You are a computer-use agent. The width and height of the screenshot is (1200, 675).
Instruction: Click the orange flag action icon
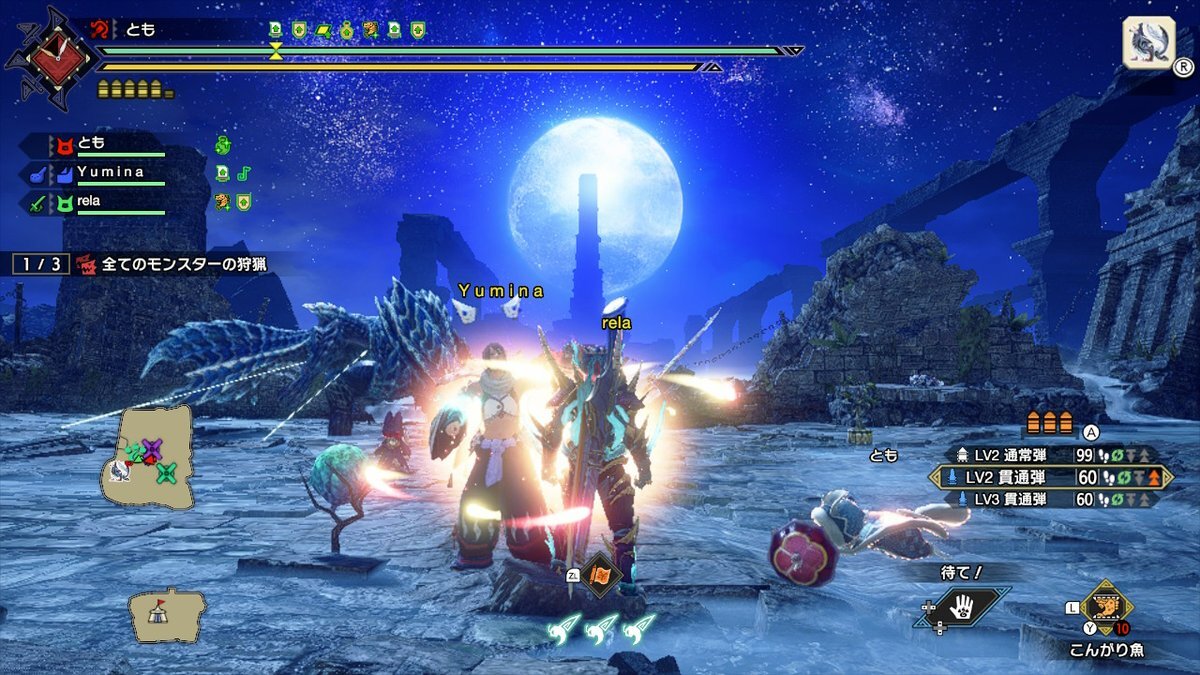click(601, 575)
